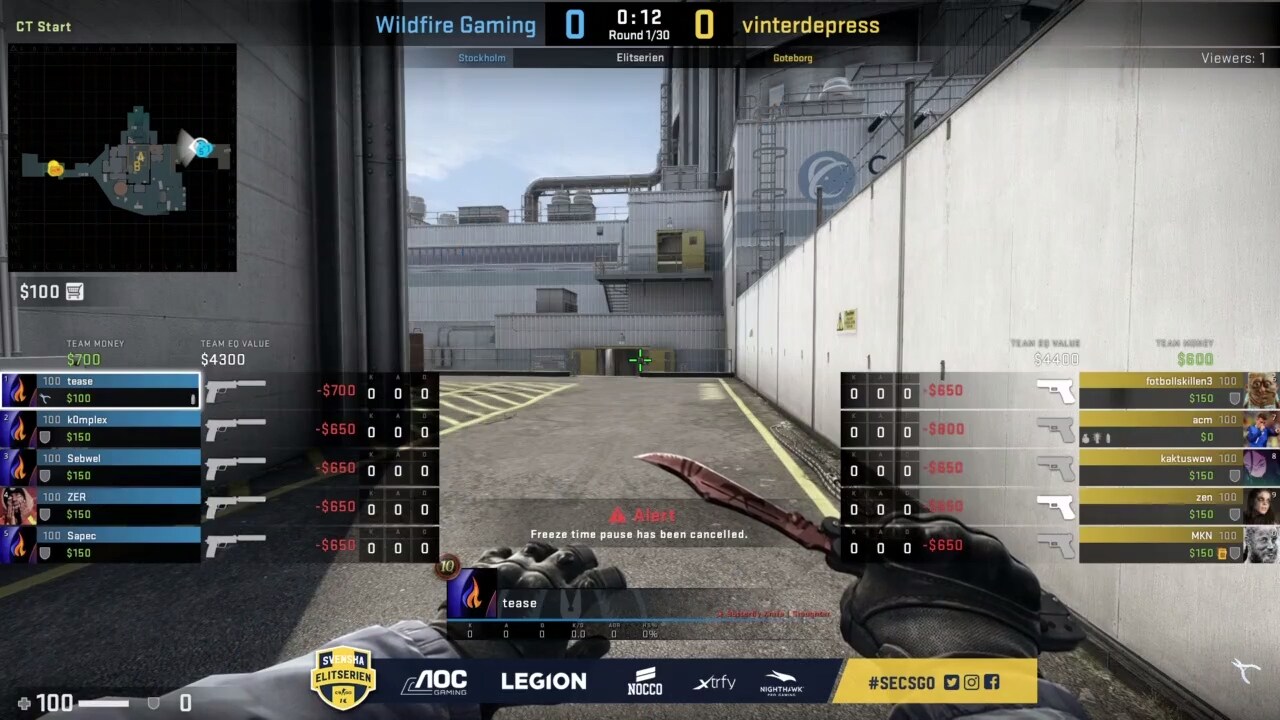Open the Twitter icon next to #SECSGO
Image resolution: width=1280 pixels, height=720 pixels.
(x=950, y=682)
